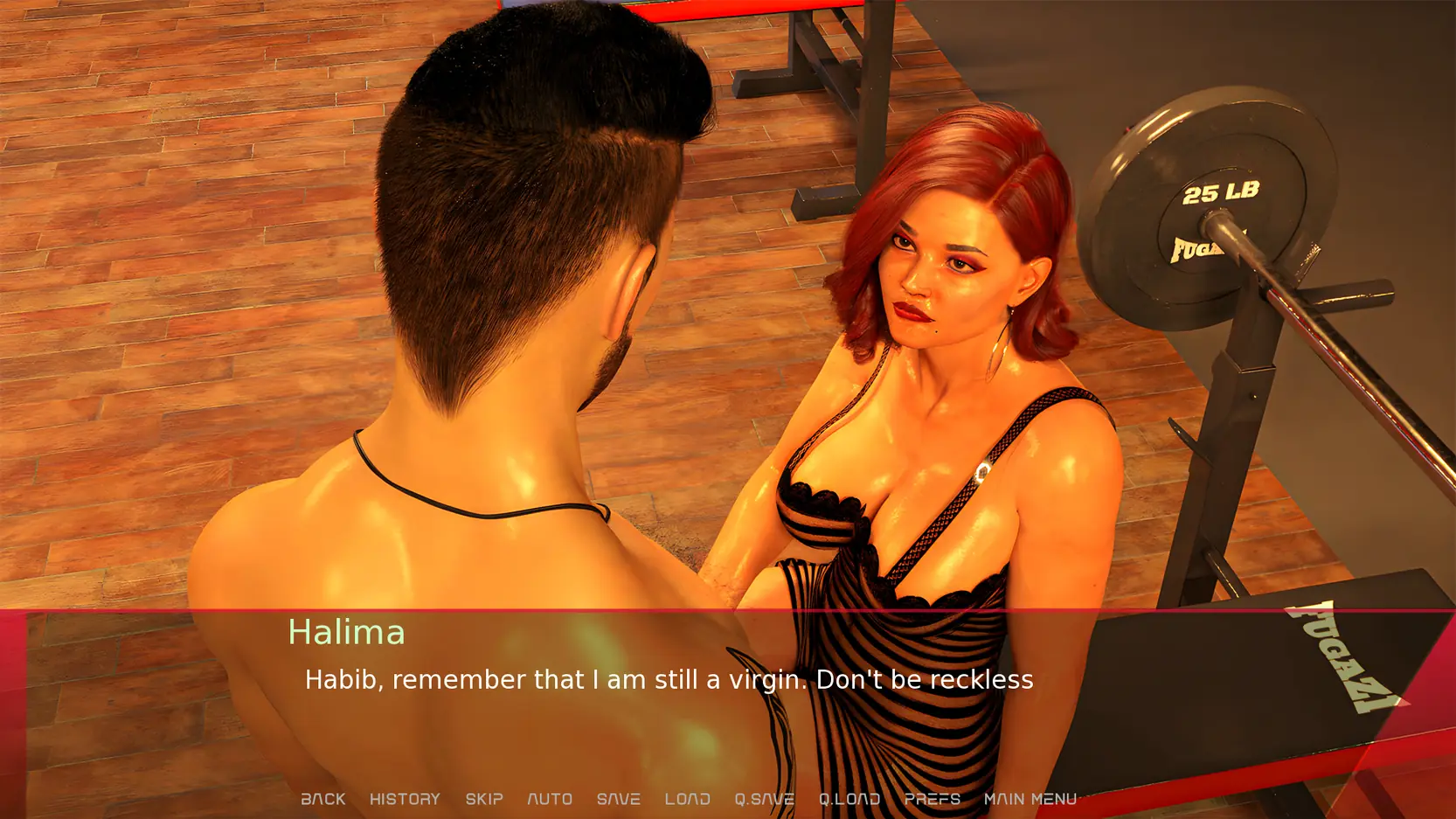The height and width of the screenshot is (819, 1456).
Task: Quick load with Q.Load
Action: [849, 799]
